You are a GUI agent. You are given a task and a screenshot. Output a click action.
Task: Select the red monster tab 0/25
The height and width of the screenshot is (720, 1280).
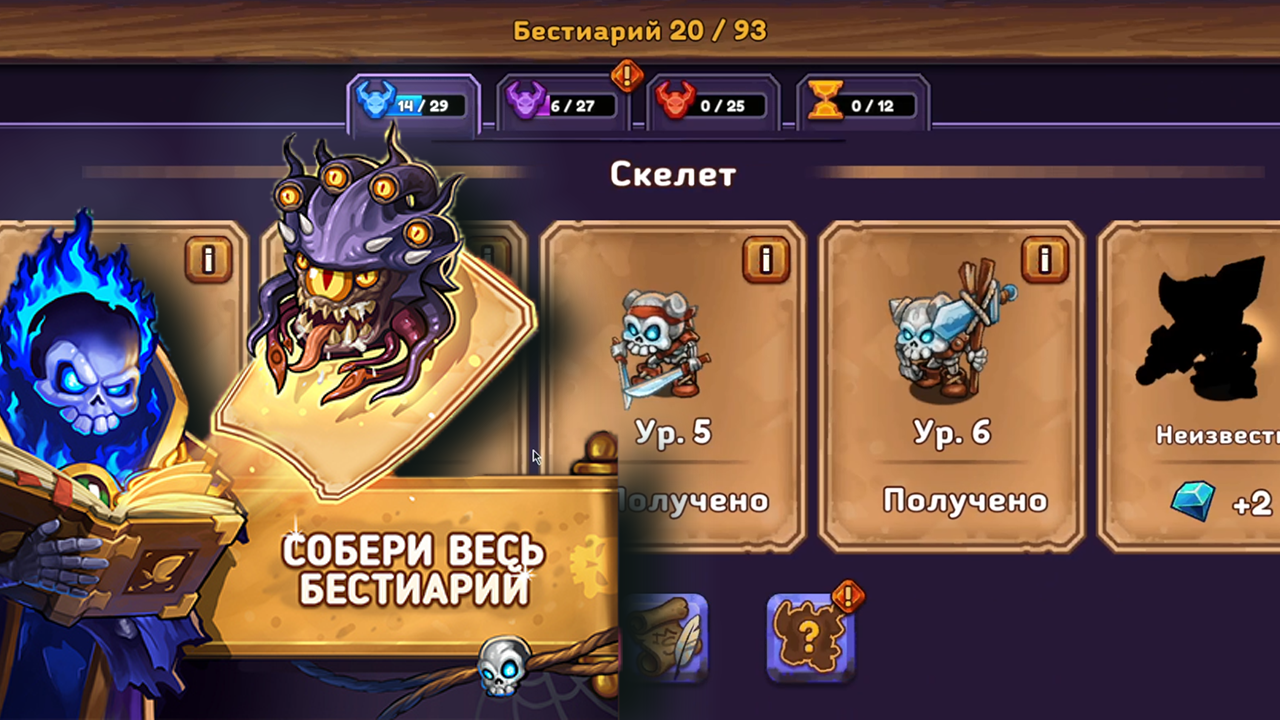tap(714, 104)
